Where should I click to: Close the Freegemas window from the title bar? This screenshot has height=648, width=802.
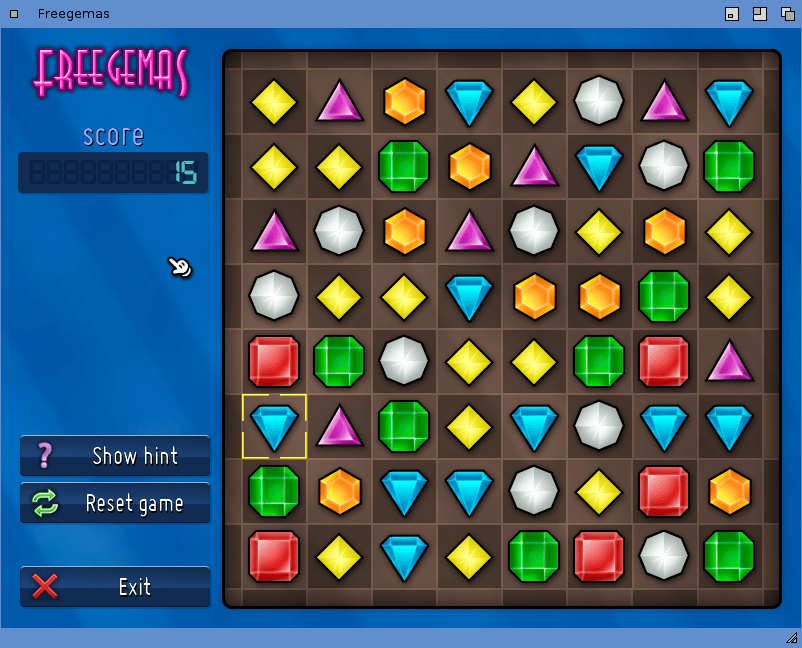point(14,14)
